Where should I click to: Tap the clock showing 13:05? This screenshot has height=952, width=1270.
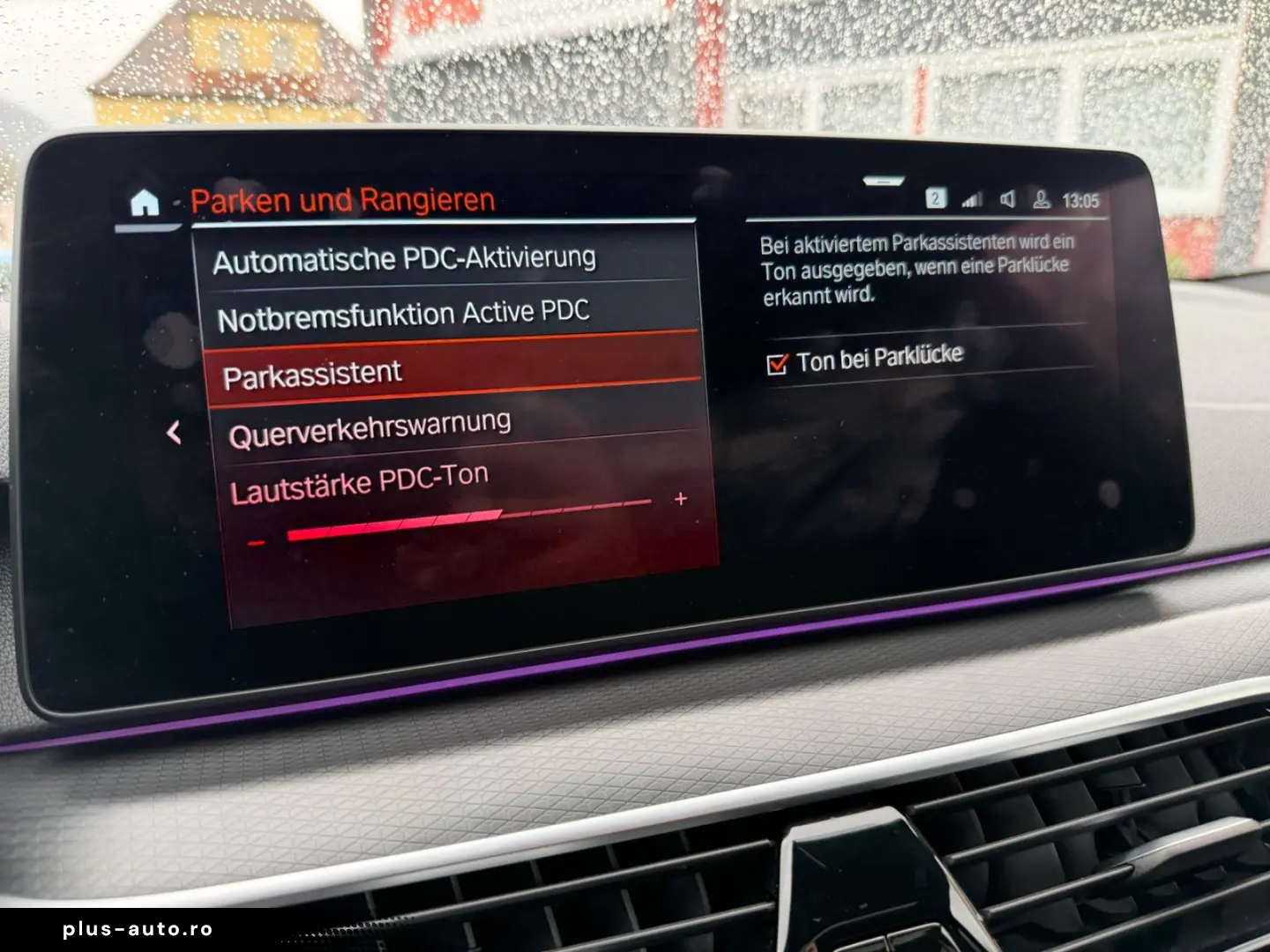[1082, 199]
